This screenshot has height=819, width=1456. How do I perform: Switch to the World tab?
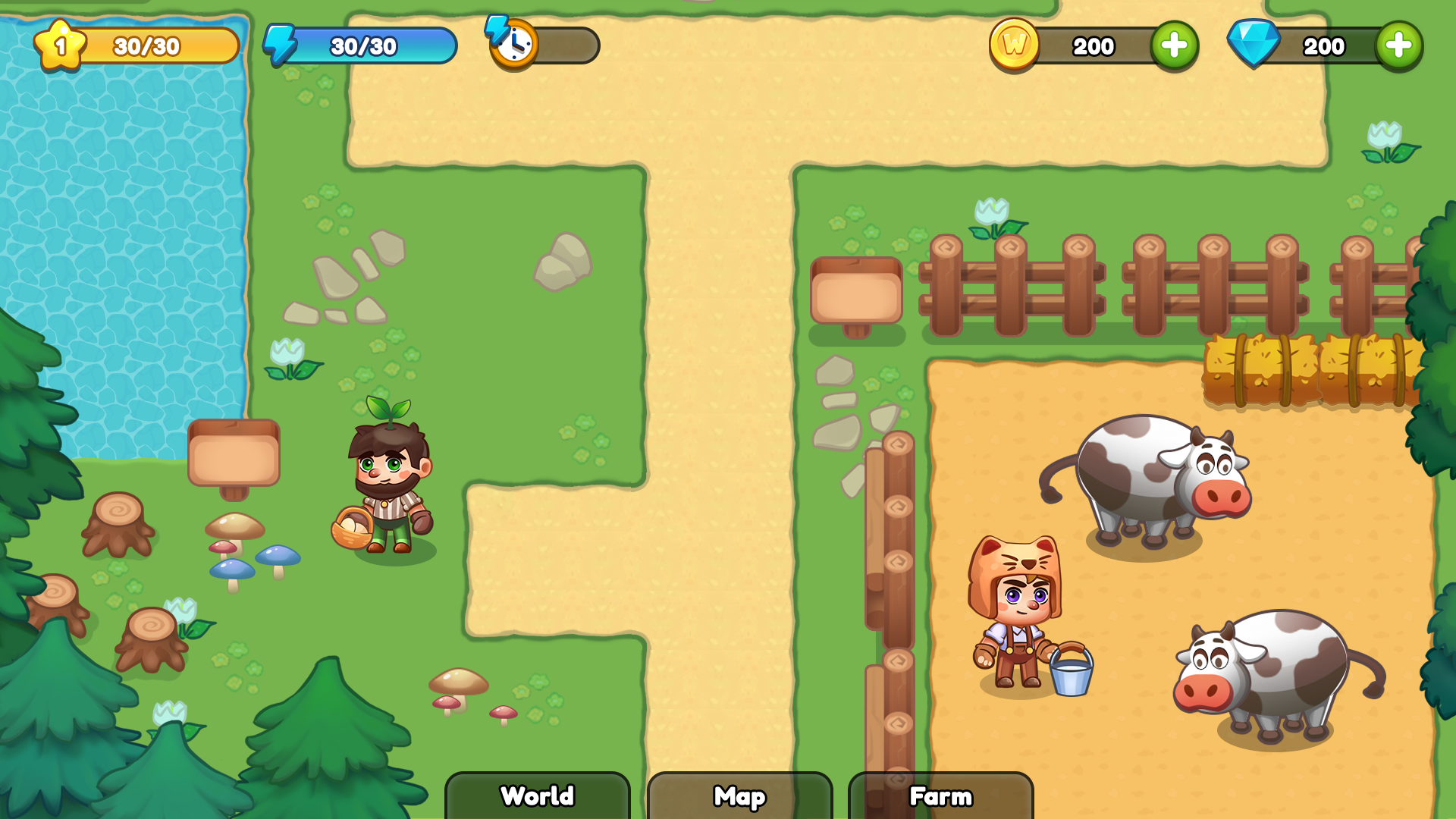click(x=537, y=797)
